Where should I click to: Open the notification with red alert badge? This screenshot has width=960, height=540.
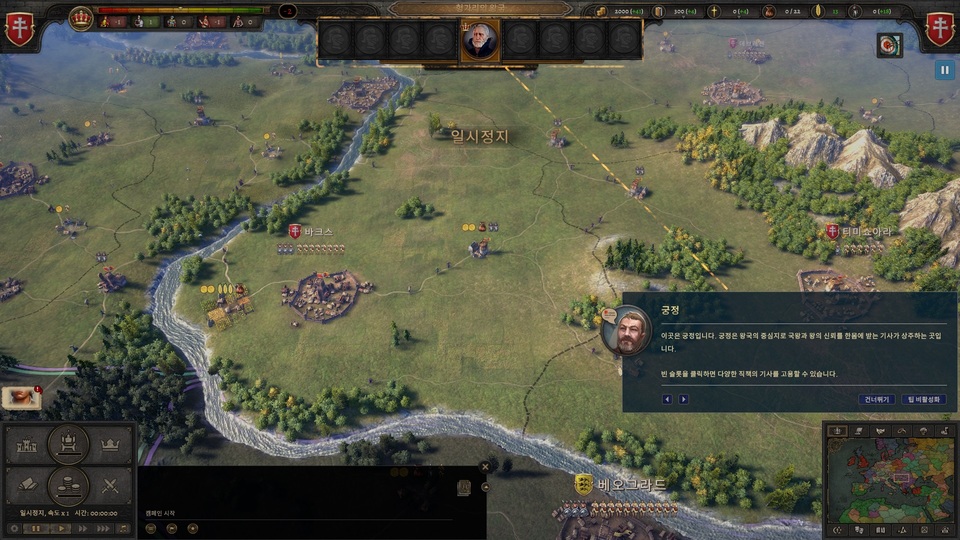click(x=20, y=397)
